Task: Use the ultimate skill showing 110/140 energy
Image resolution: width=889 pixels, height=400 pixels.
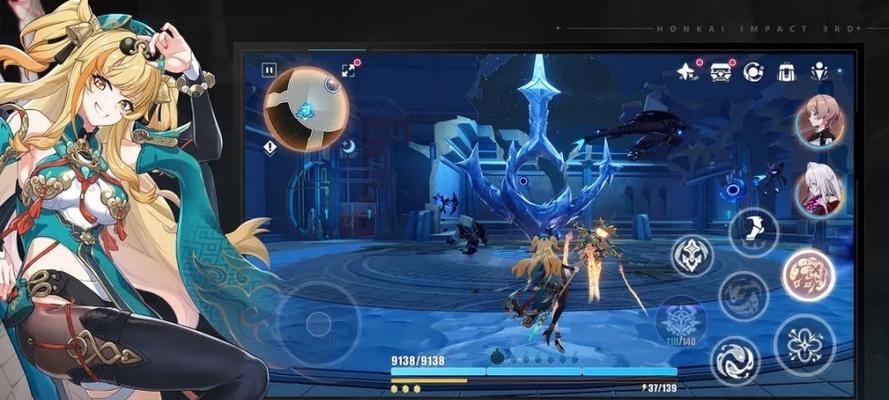Action: [x=681, y=322]
